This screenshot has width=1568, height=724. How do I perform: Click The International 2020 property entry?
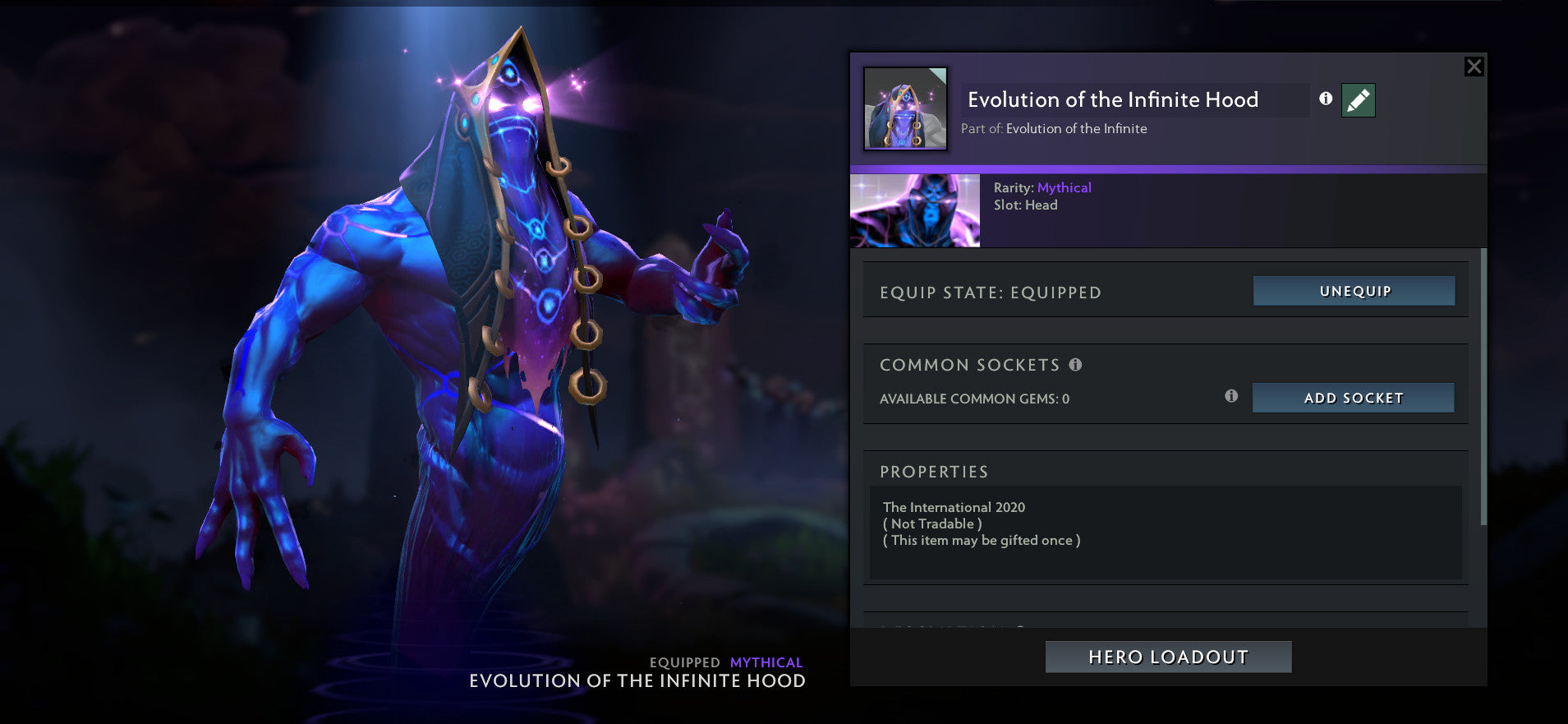pos(953,507)
